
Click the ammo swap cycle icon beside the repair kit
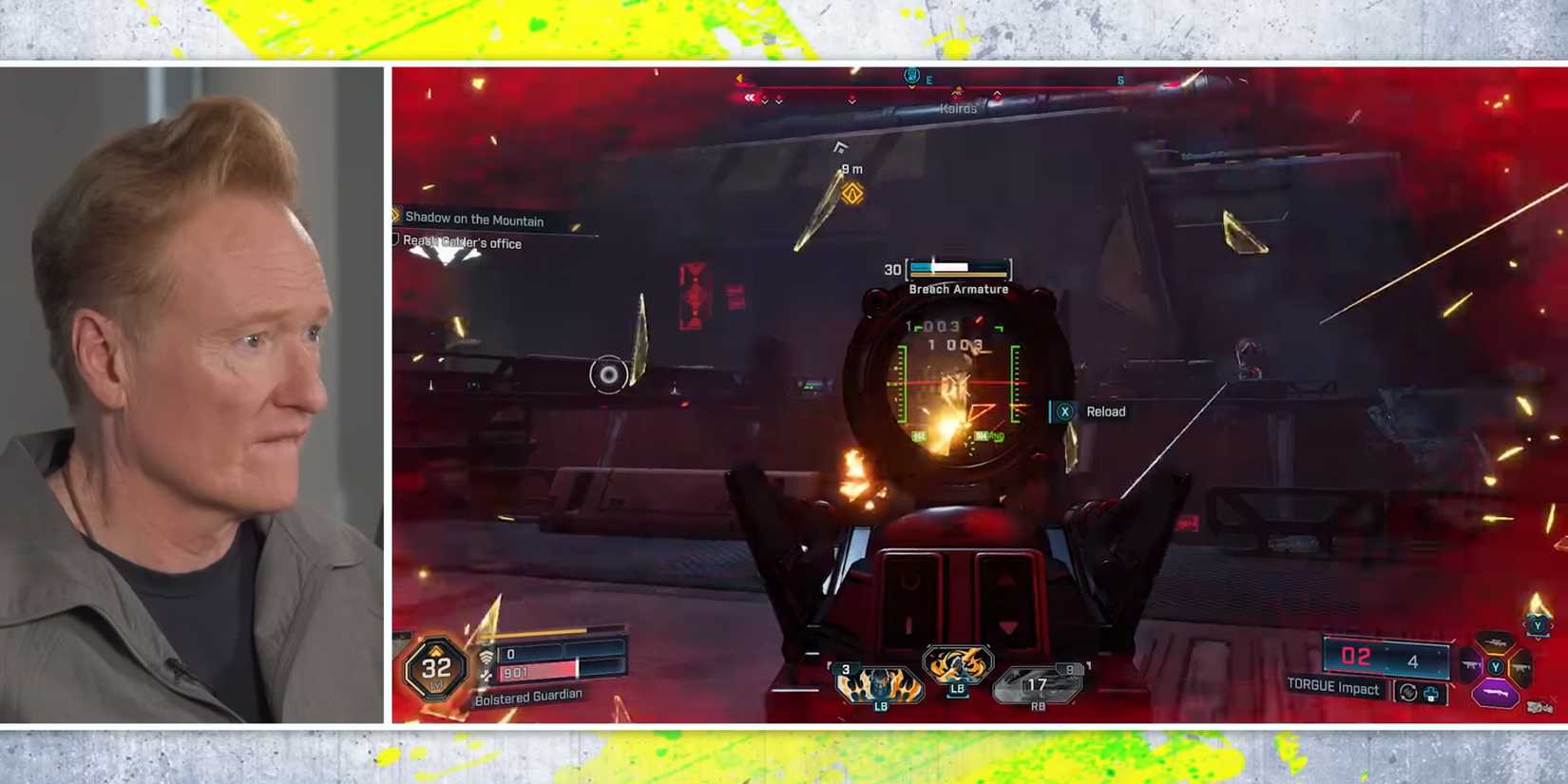tap(1409, 693)
